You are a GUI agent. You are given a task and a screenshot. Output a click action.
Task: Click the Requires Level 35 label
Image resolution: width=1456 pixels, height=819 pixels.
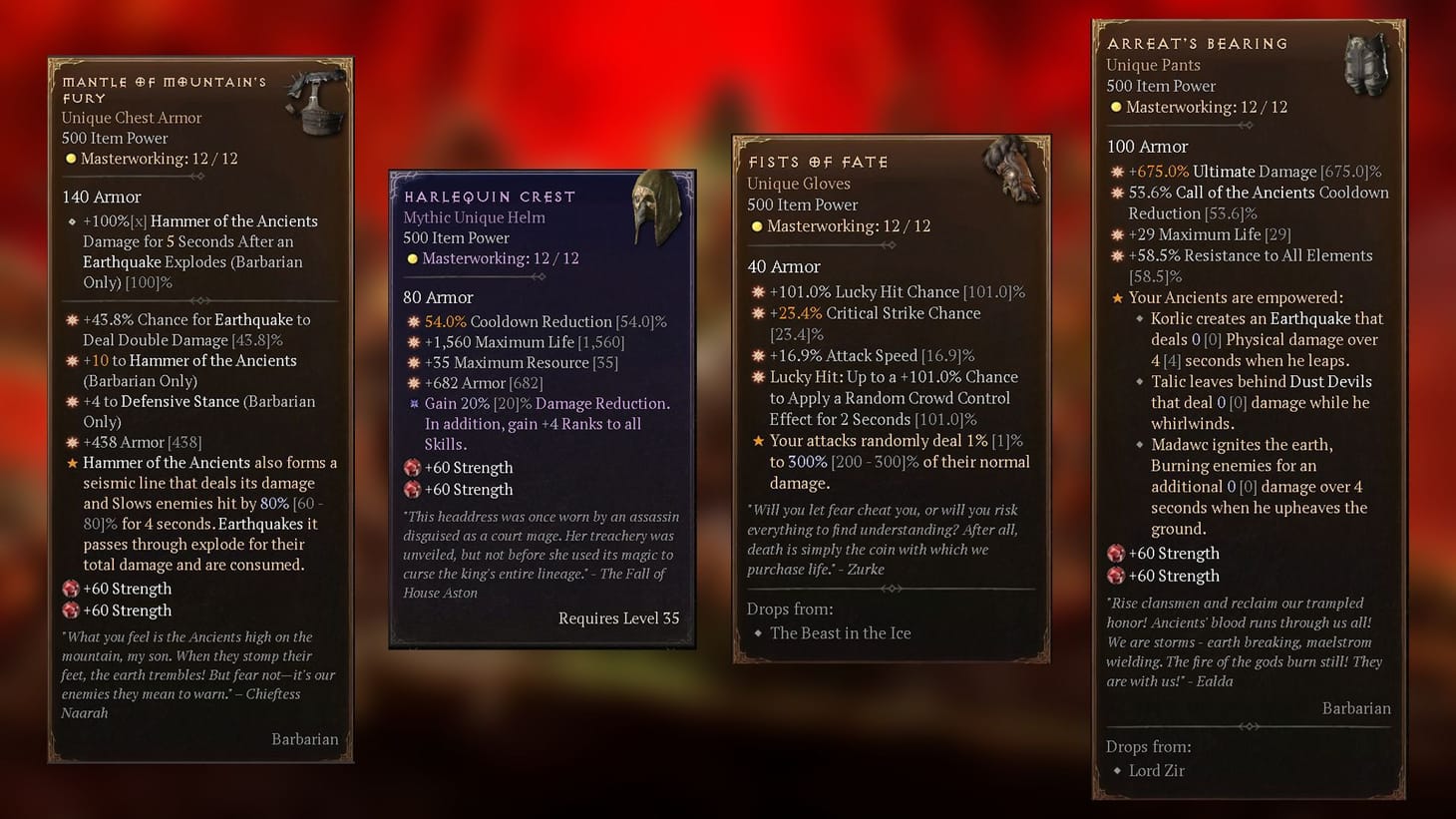pos(618,618)
